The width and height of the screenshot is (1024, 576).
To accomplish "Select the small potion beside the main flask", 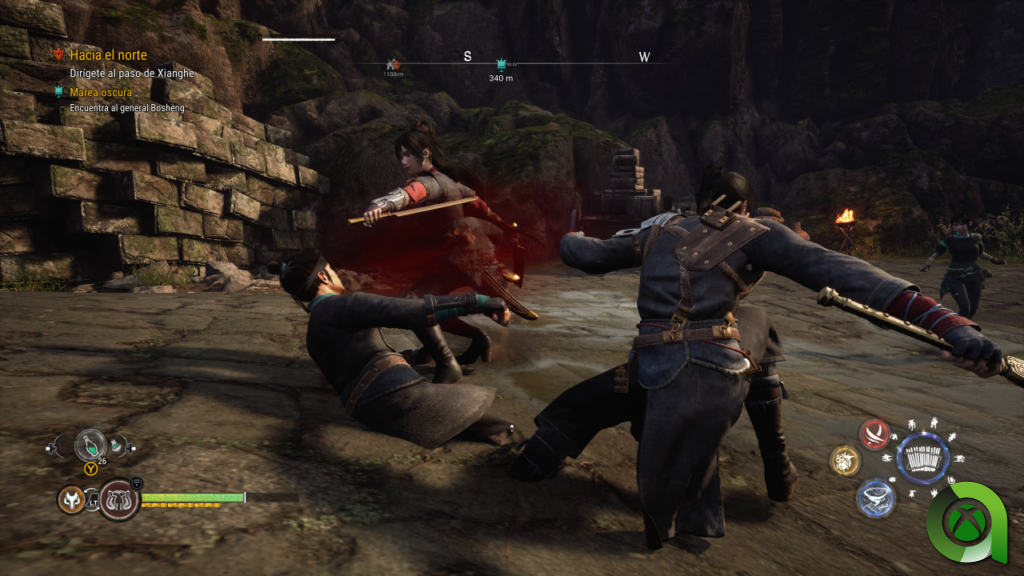I will point(119,447).
